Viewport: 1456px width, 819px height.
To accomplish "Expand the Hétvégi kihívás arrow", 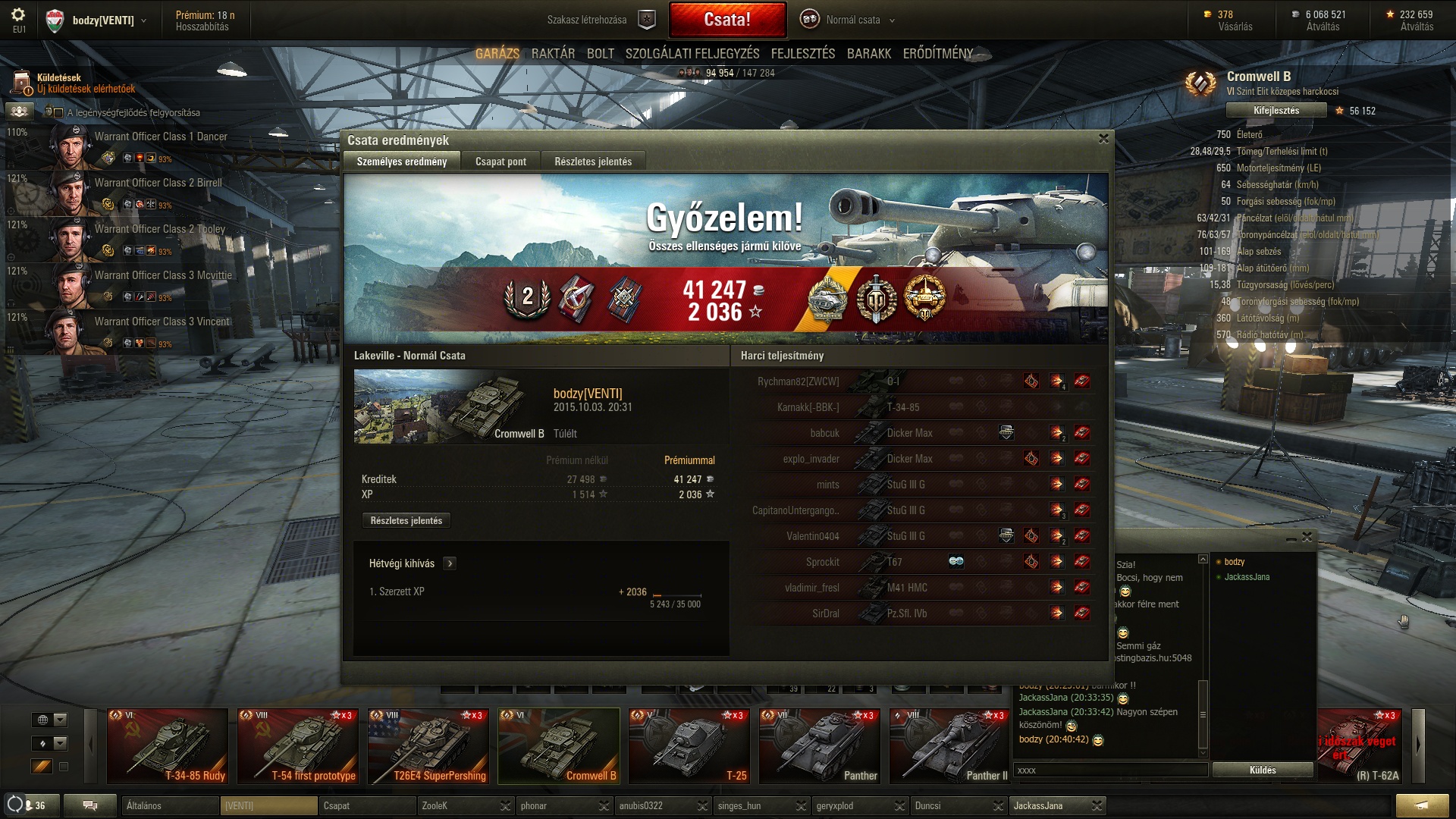I will 450,563.
